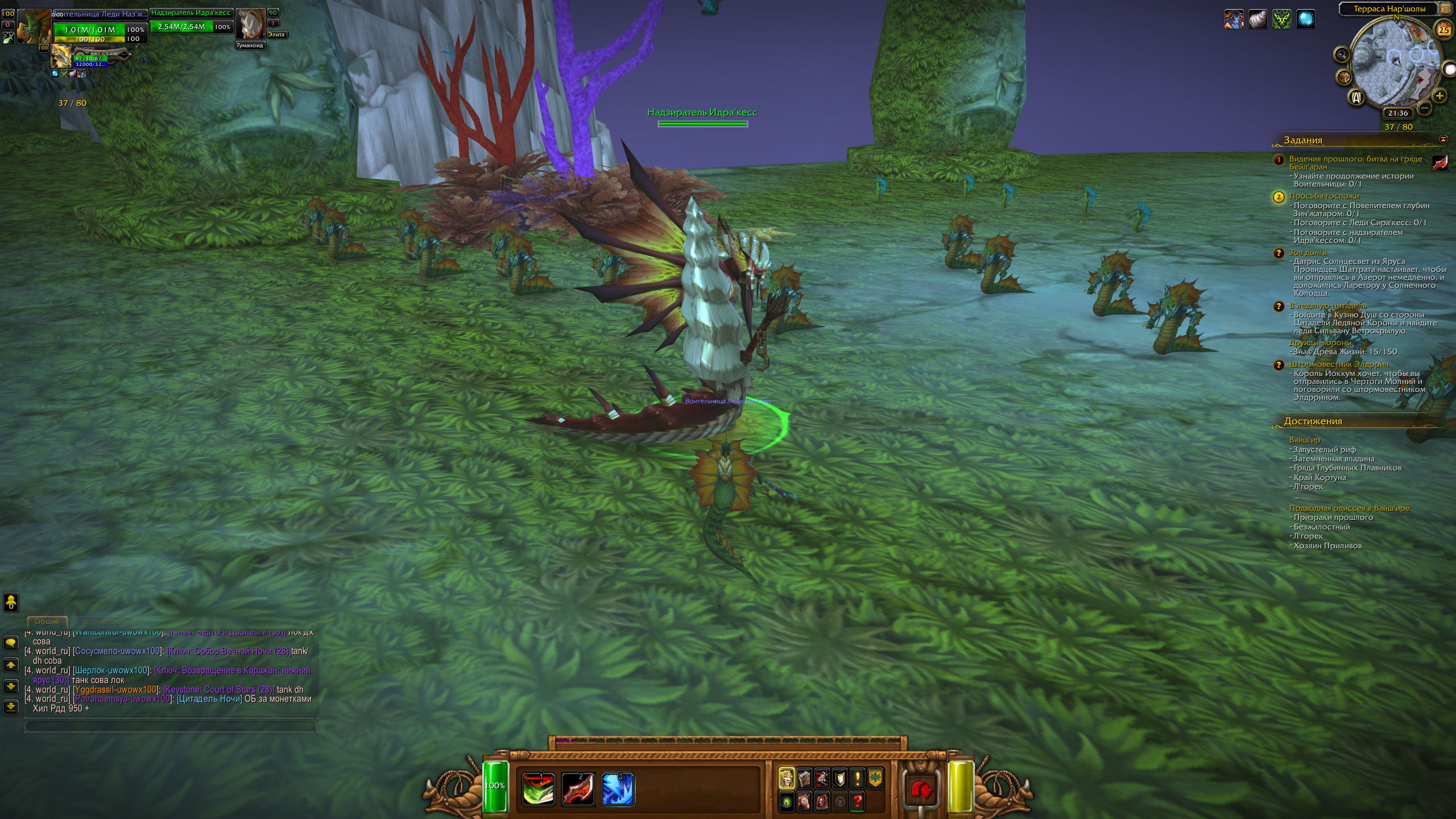Open the friends list button showing 0
The width and height of the screenshot is (1456, 819).
pyautogui.click(x=11, y=602)
